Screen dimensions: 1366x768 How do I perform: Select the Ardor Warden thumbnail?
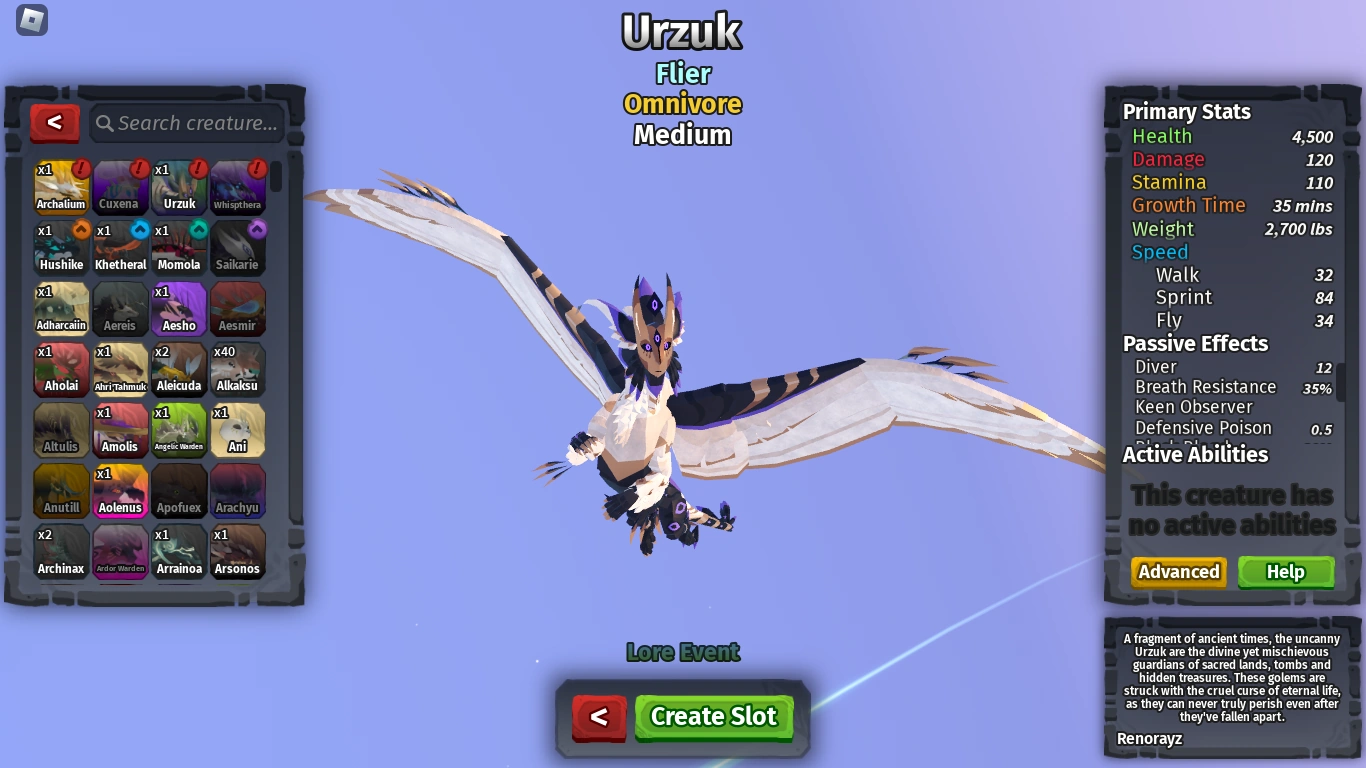click(120, 552)
